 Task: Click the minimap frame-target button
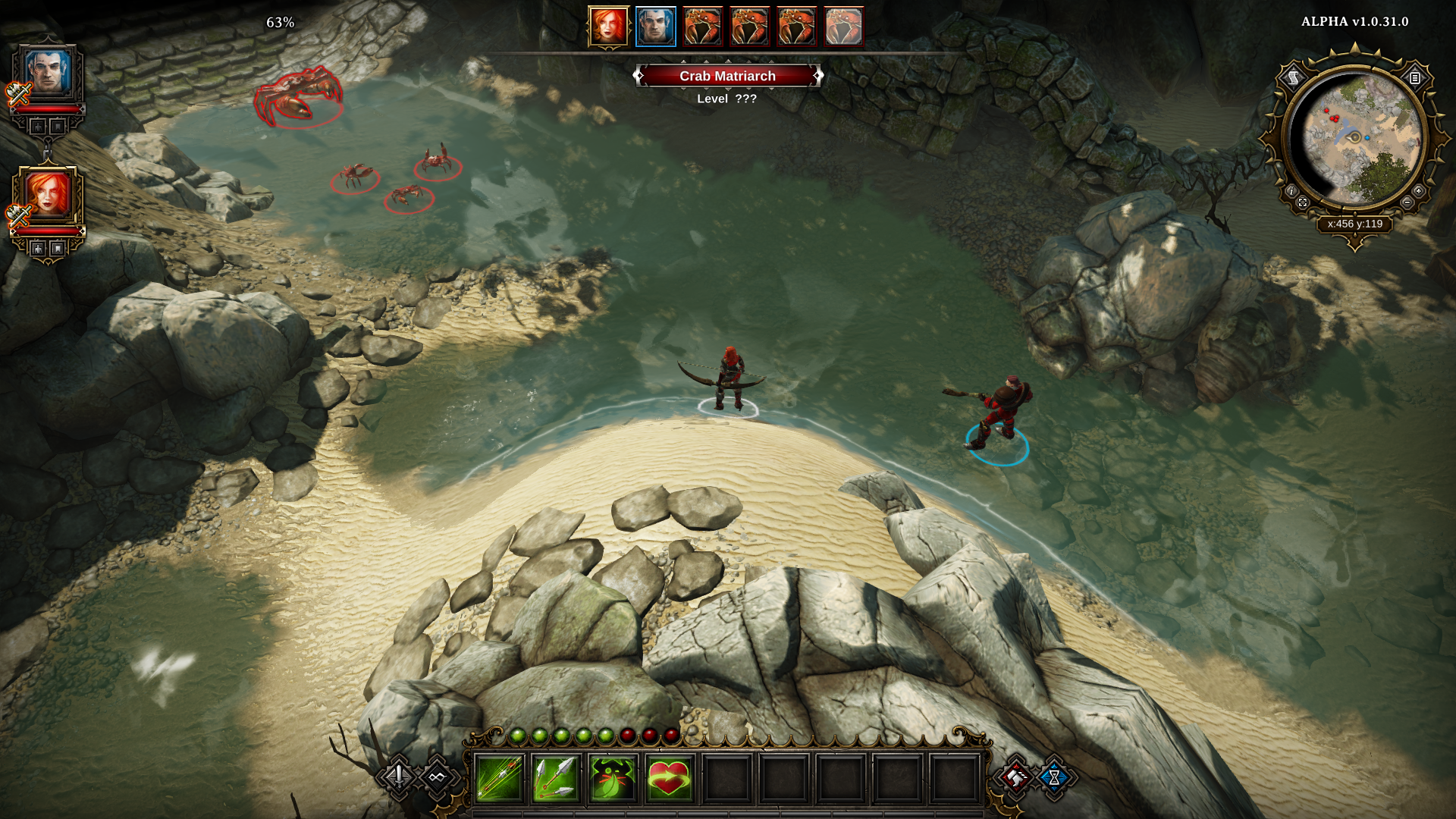(x=1302, y=202)
